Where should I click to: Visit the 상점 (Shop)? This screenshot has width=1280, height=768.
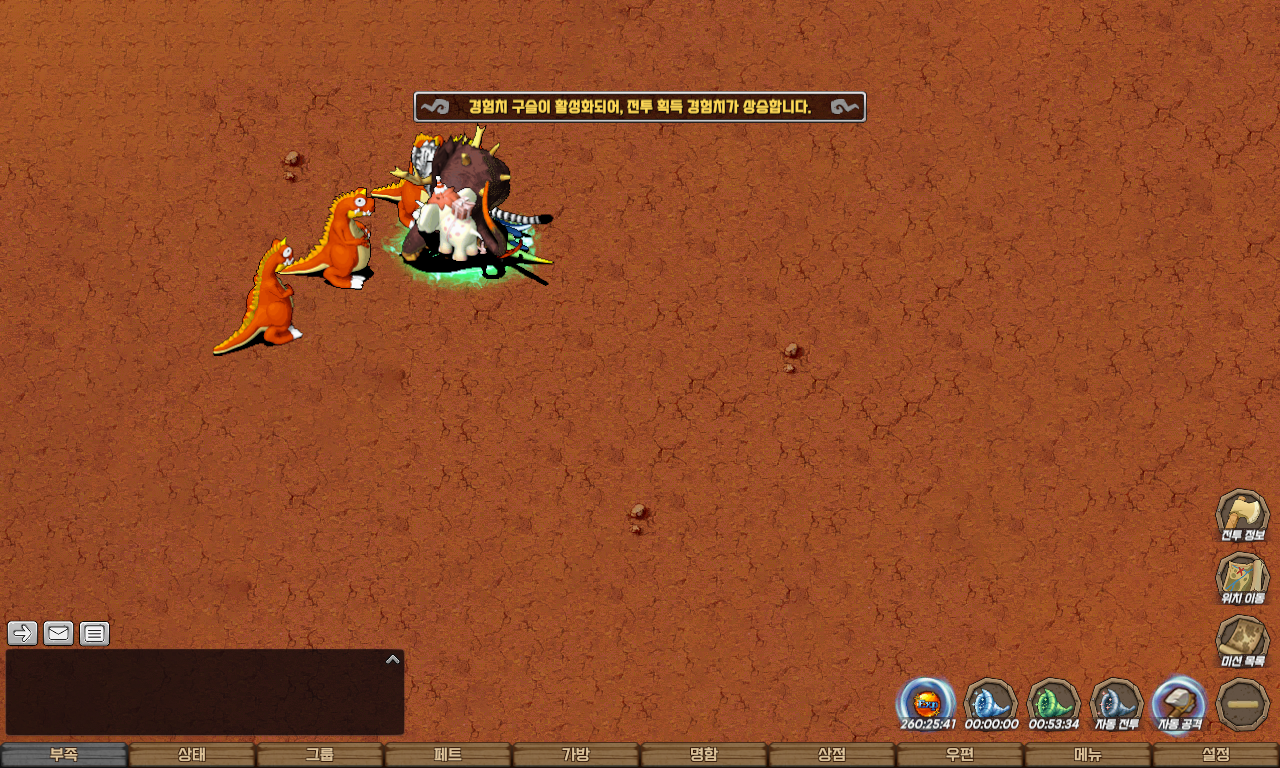(x=832, y=755)
